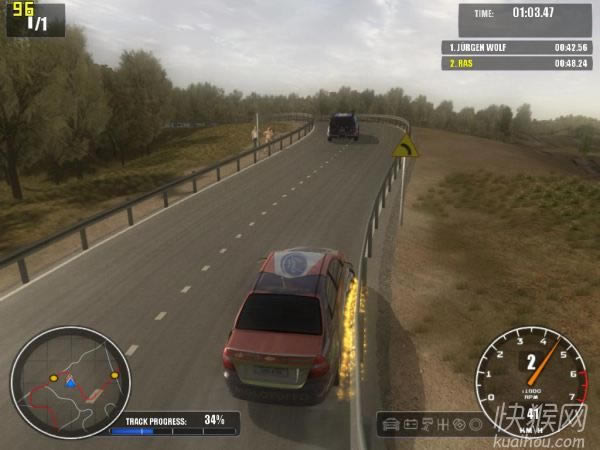Screen dimensions: 600x450
Task: Click the gearbox damage icon
Action: (442, 424)
